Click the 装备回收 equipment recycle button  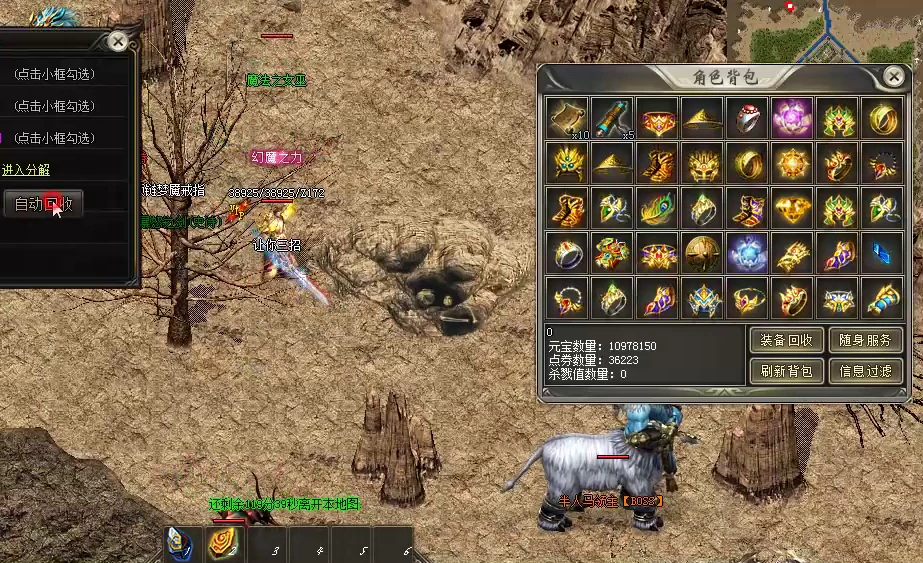point(787,340)
